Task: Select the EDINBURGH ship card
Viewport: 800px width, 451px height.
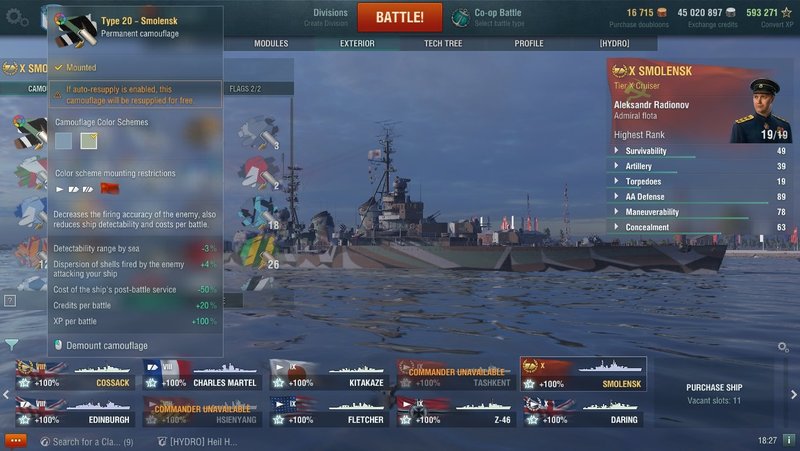Action: [74, 411]
